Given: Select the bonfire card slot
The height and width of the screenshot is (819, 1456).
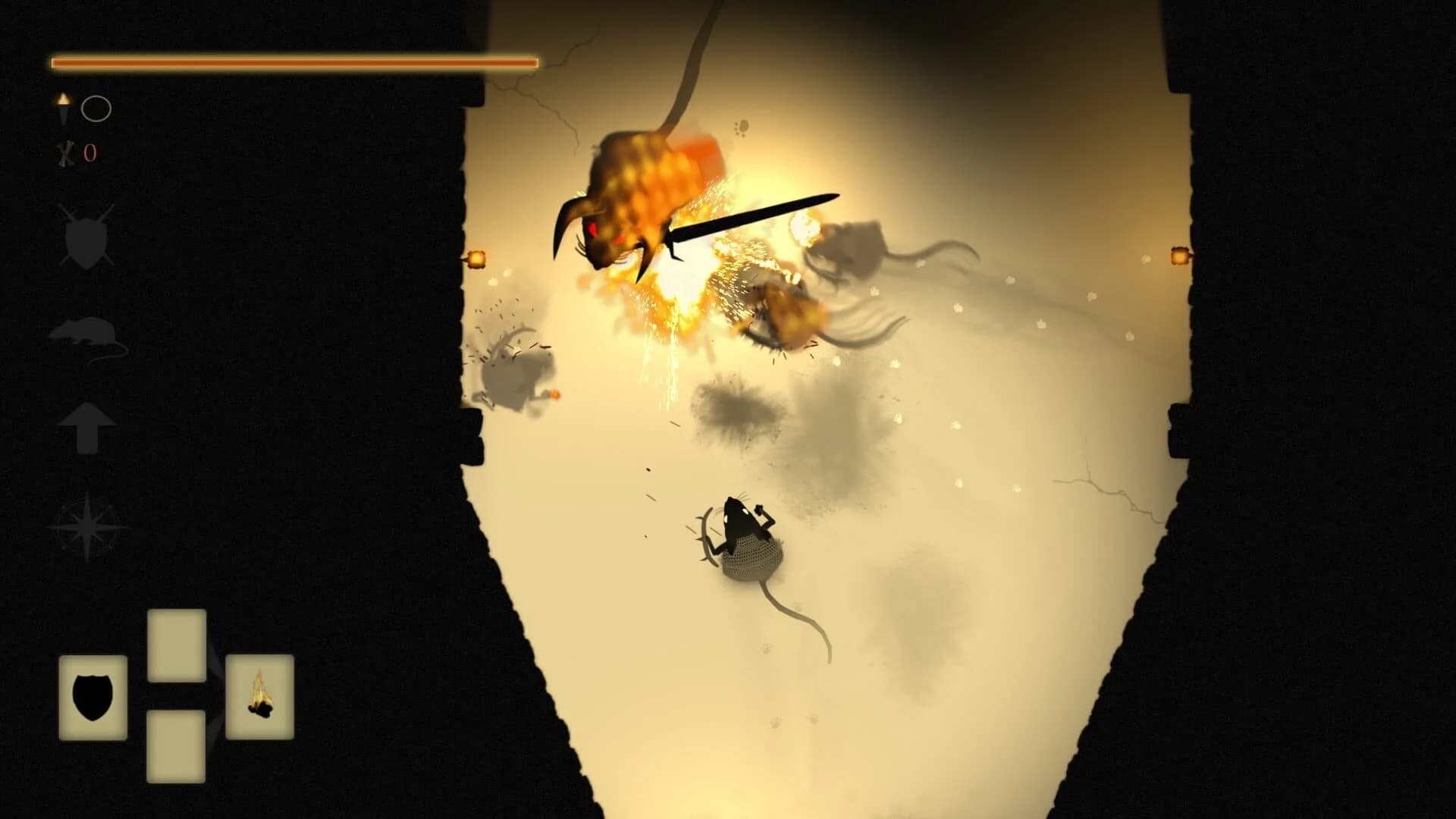Looking at the screenshot, I should [260, 698].
